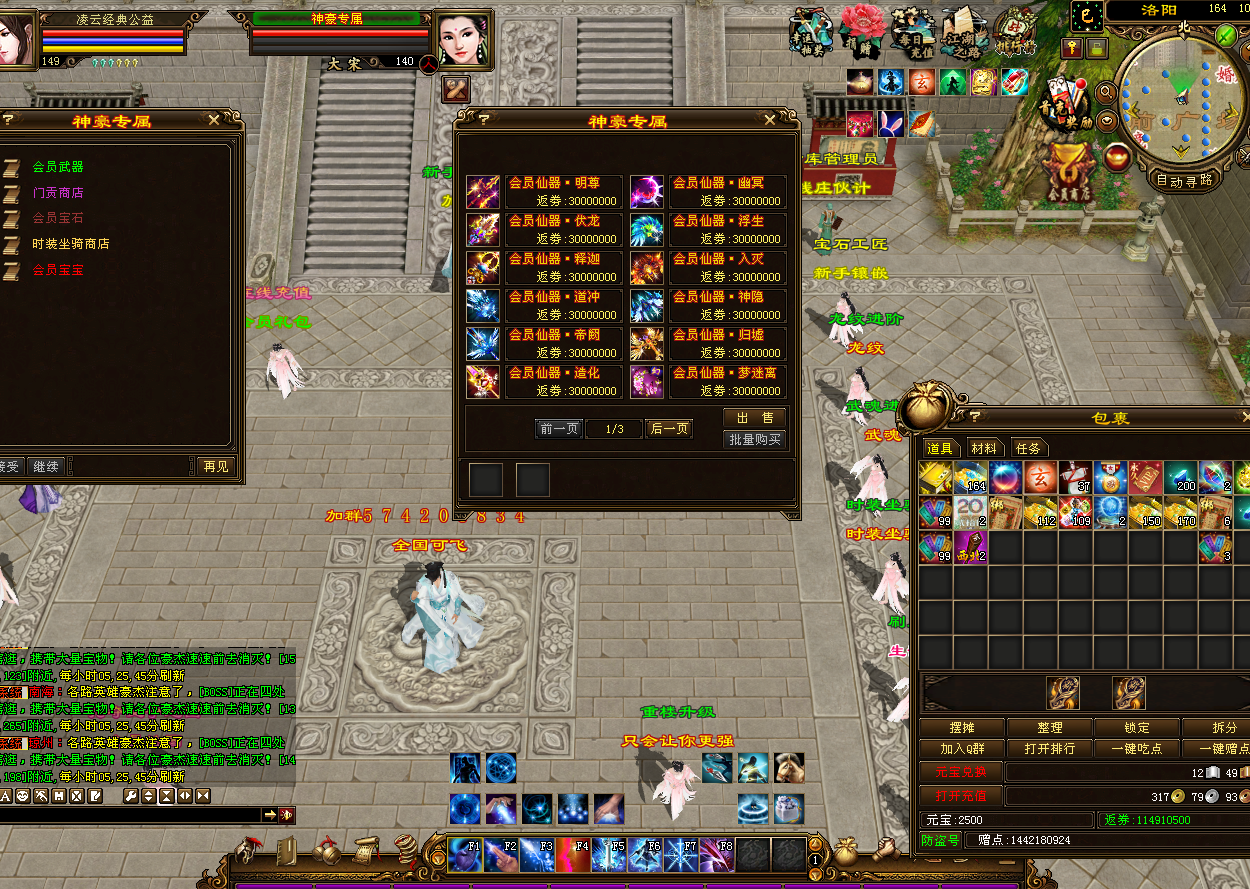The height and width of the screenshot is (889, 1250).
Task: Activate 自动寻路 auto-pathfinding under the minimap
Action: [x=1184, y=181]
